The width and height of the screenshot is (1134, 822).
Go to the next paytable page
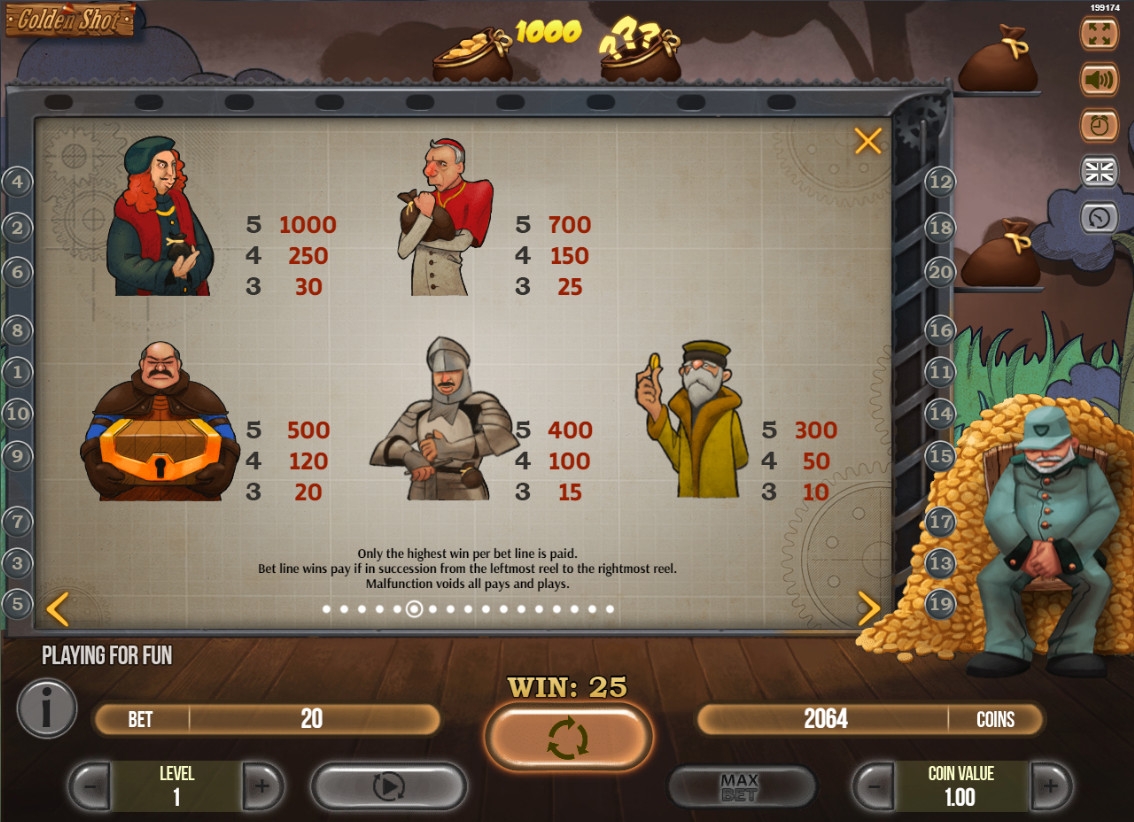(869, 608)
